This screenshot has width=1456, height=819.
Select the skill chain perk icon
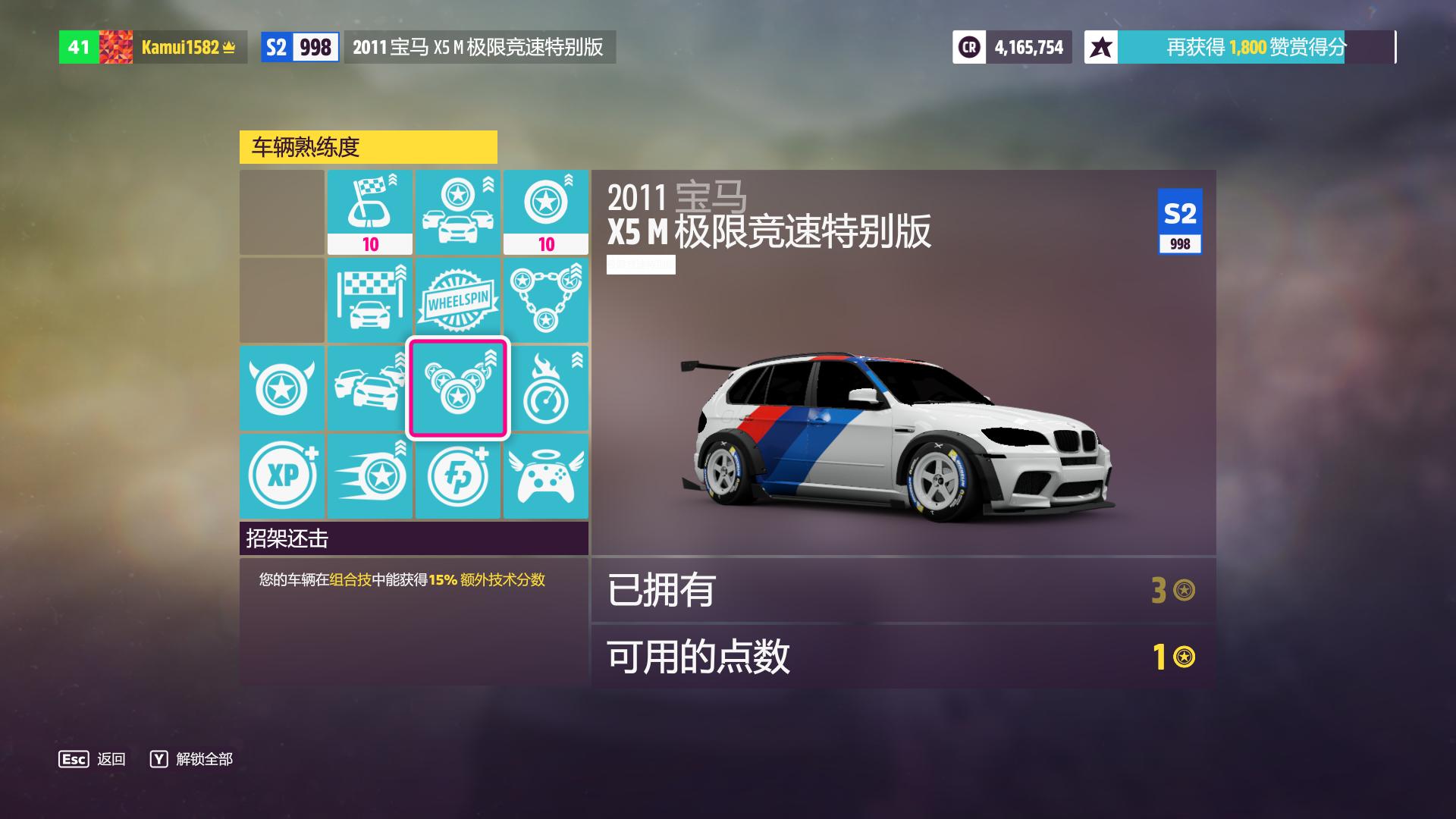click(546, 300)
